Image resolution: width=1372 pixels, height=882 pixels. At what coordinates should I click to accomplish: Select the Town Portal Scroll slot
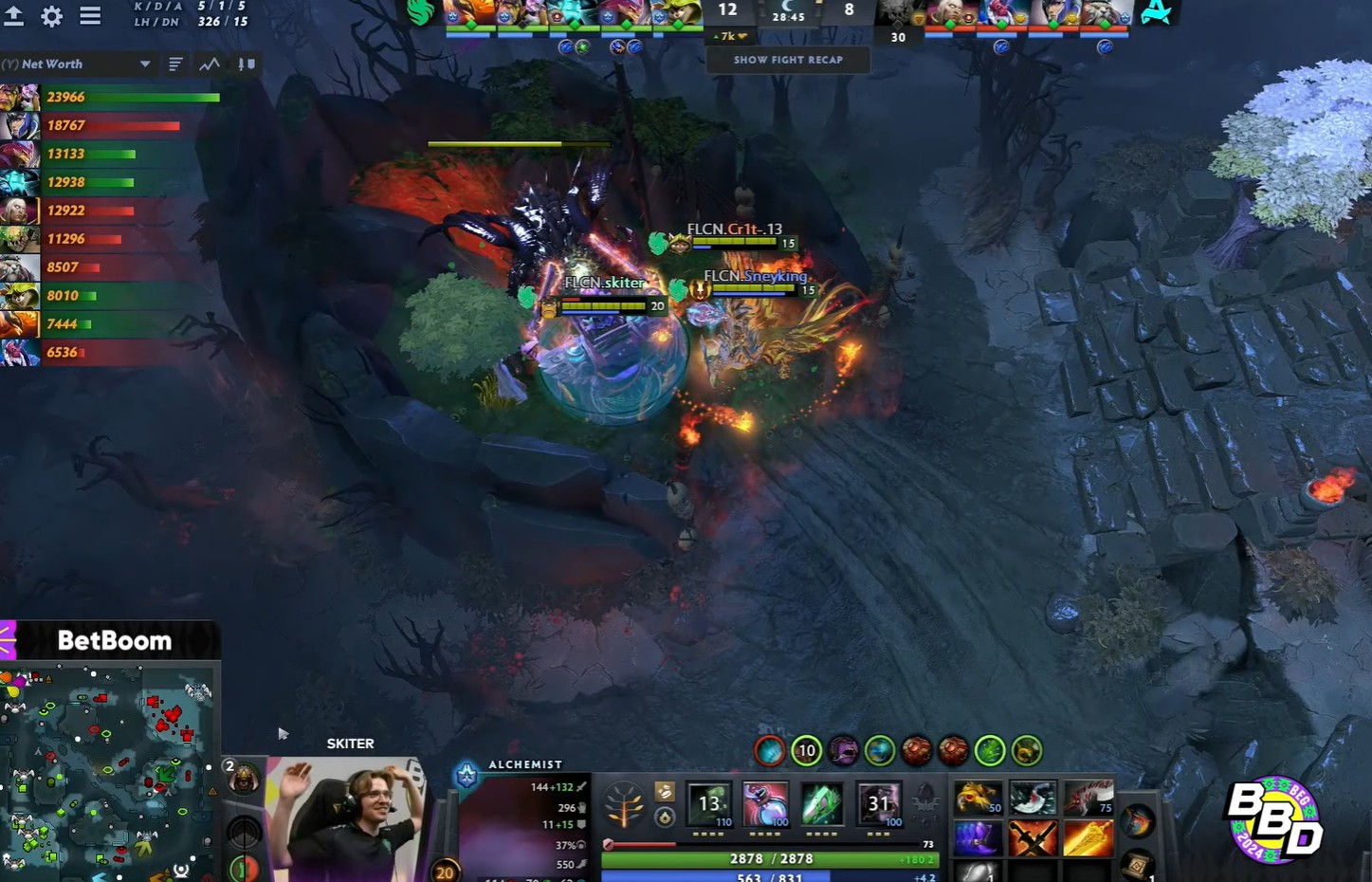click(x=1136, y=864)
